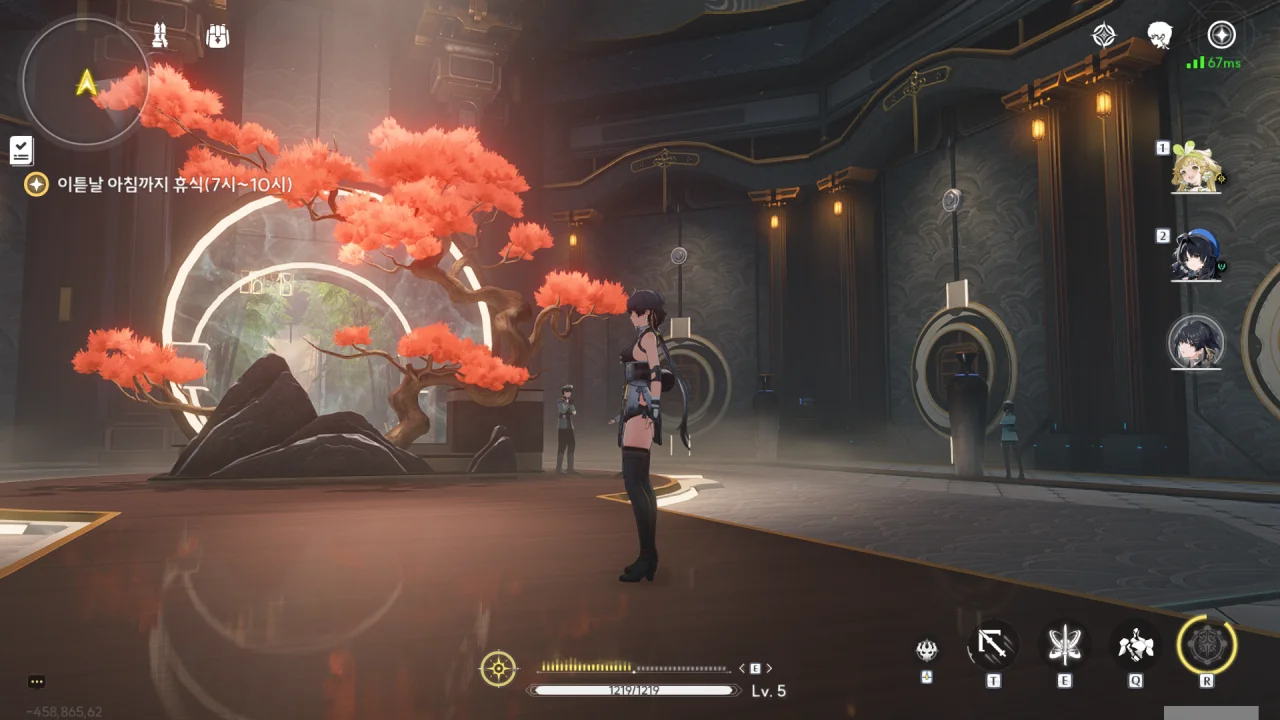The image size is (1280, 720).
Task: Activate the flaming skull target skill
Action: [927, 651]
